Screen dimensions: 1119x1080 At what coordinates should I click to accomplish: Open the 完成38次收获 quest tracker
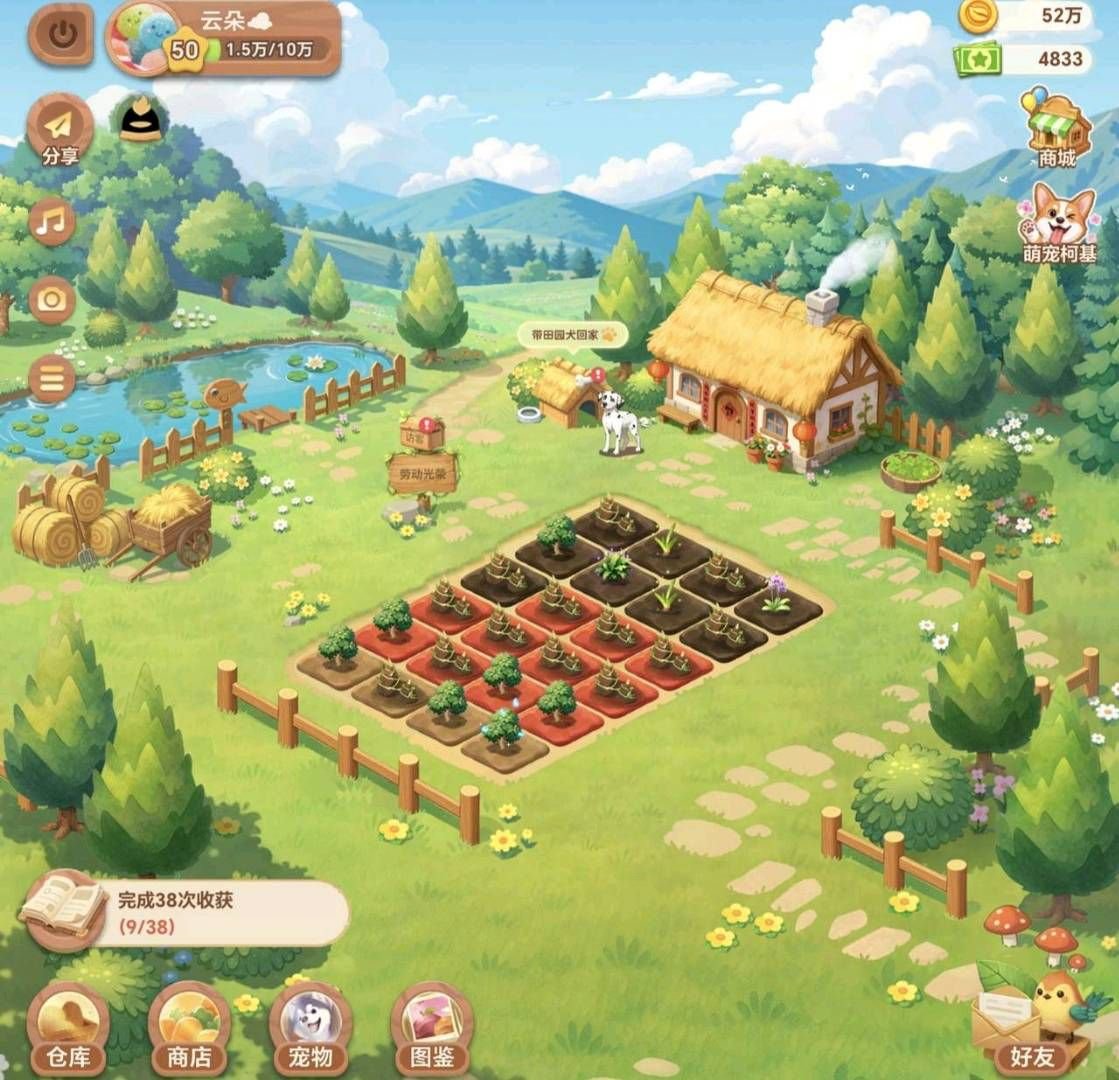(190, 911)
